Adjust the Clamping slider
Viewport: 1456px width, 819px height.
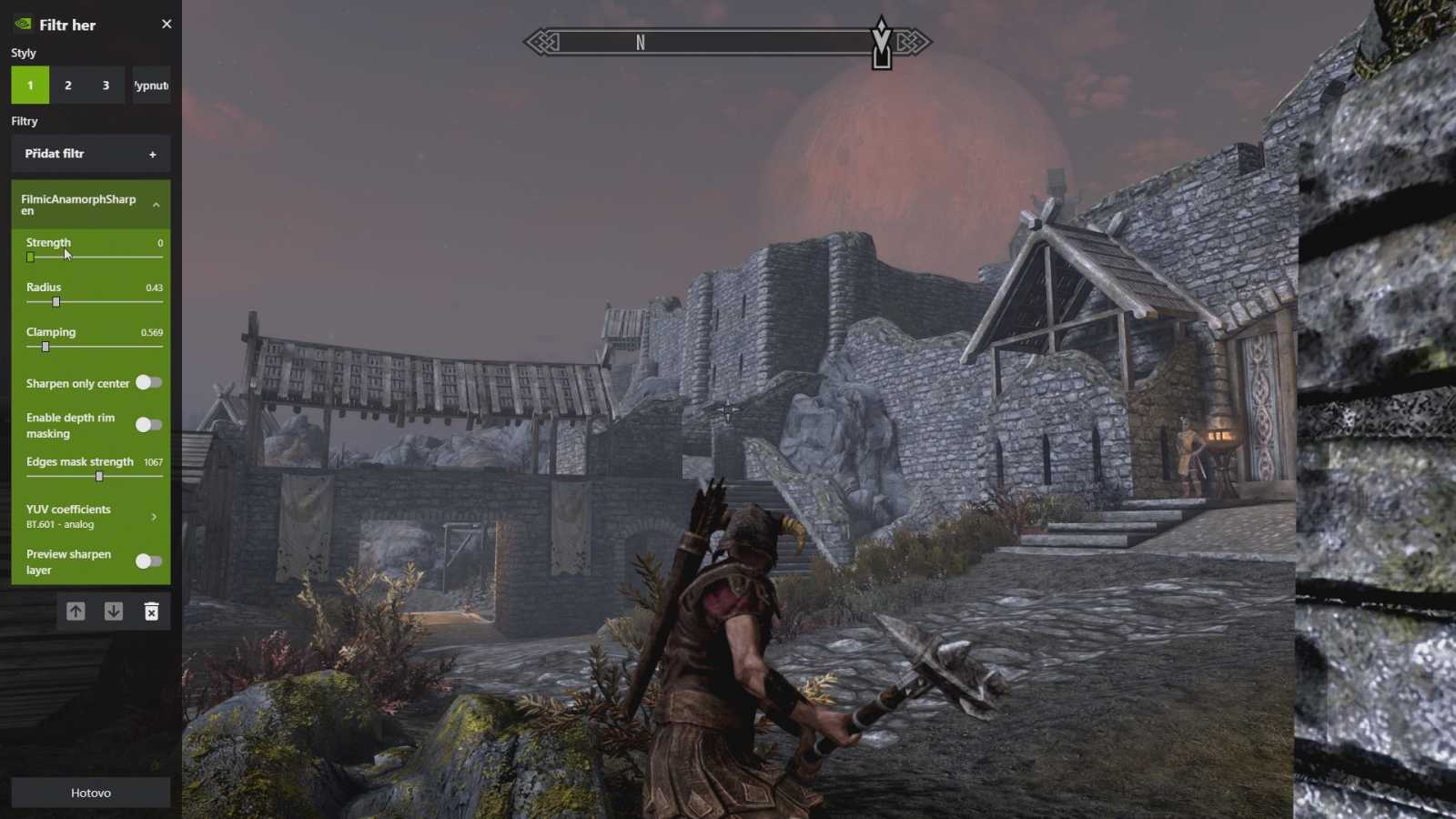point(45,347)
